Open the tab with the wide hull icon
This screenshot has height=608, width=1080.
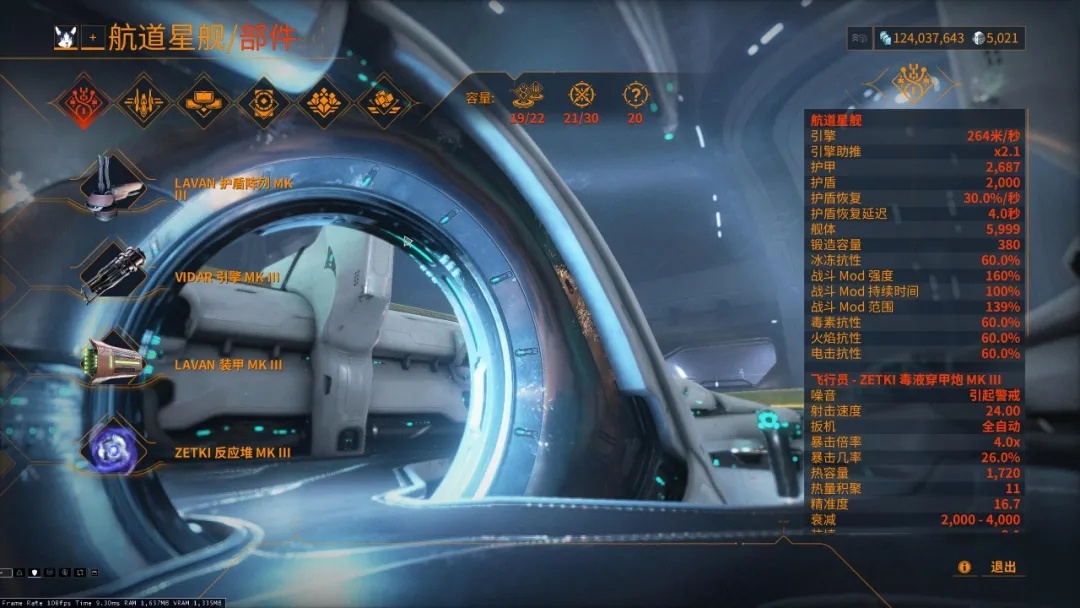click(204, 101)
